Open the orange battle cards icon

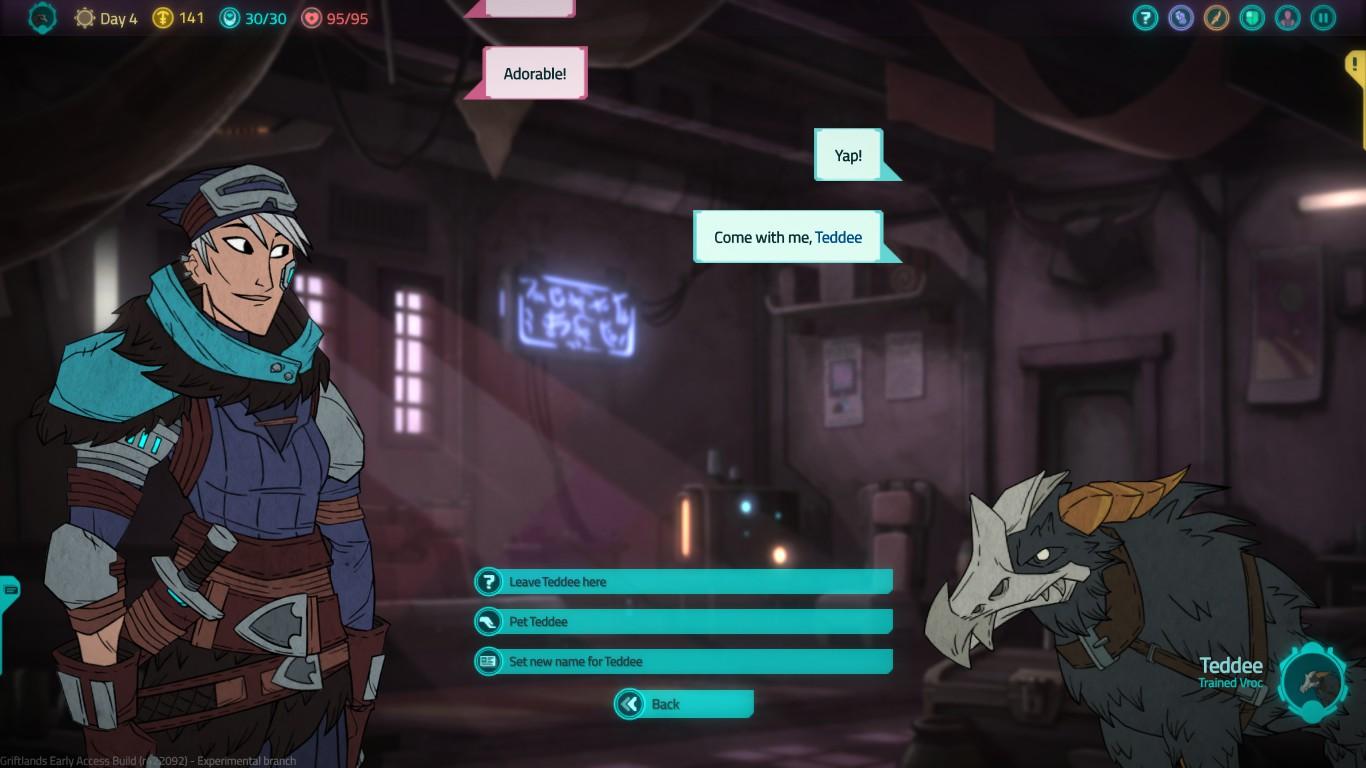[1216, 18]
